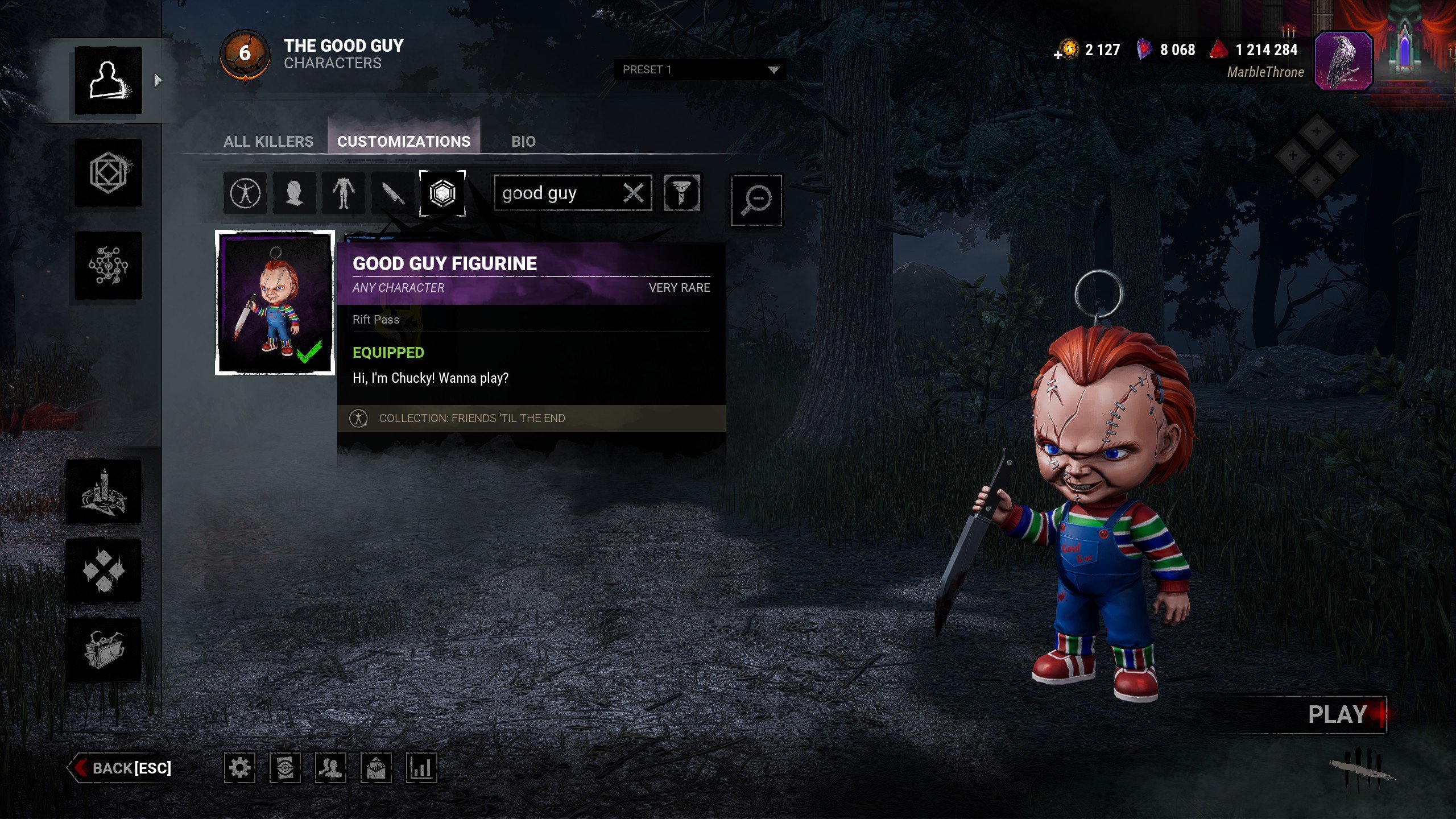Select the Customizations tab

tap(404, 141)
